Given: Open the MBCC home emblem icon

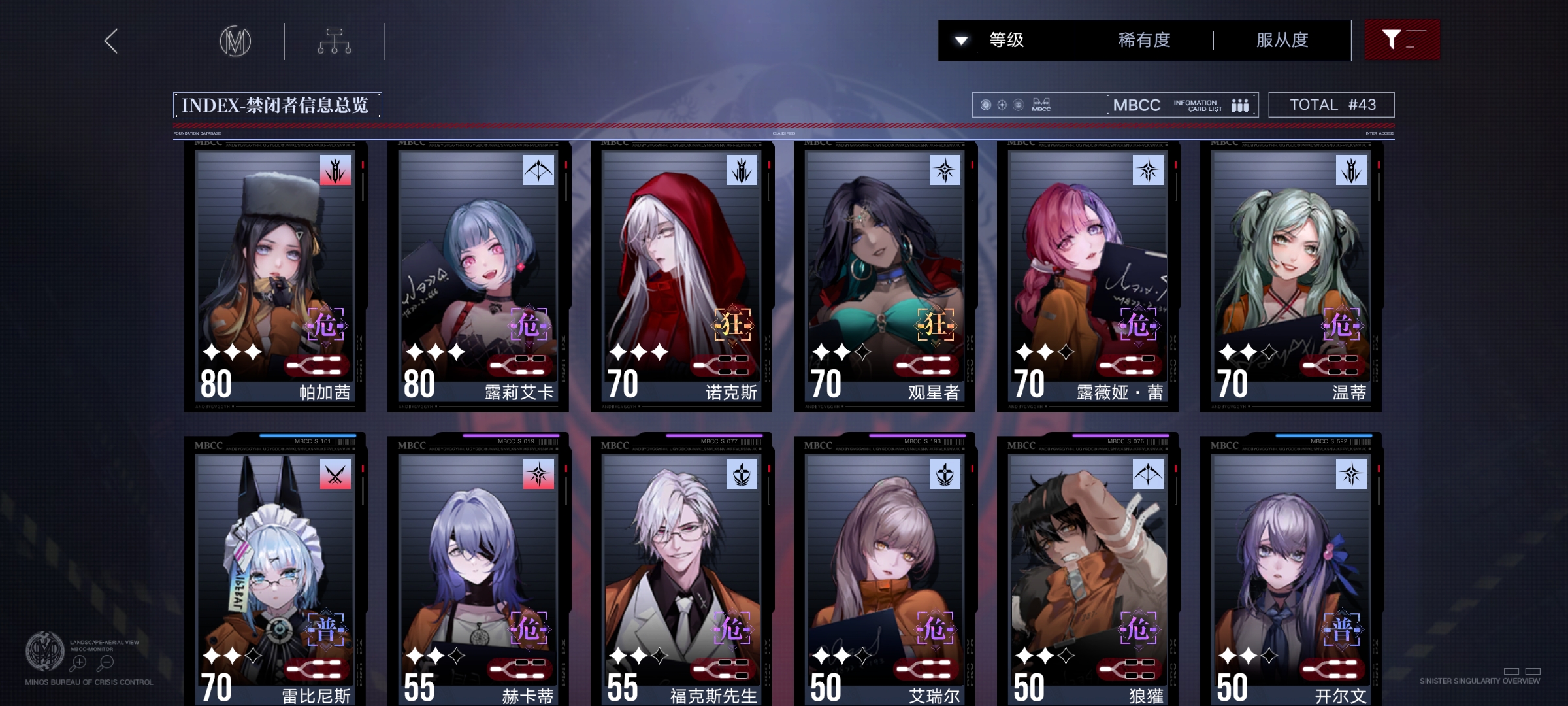Looking at the screenshot, I should pos(235,42).
